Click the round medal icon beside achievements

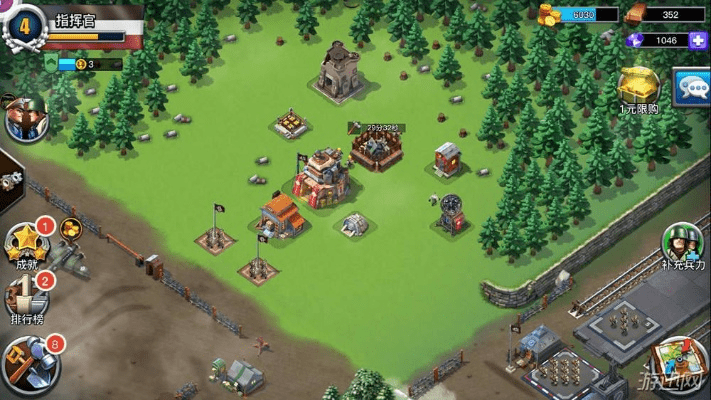(x=71, y=229)
